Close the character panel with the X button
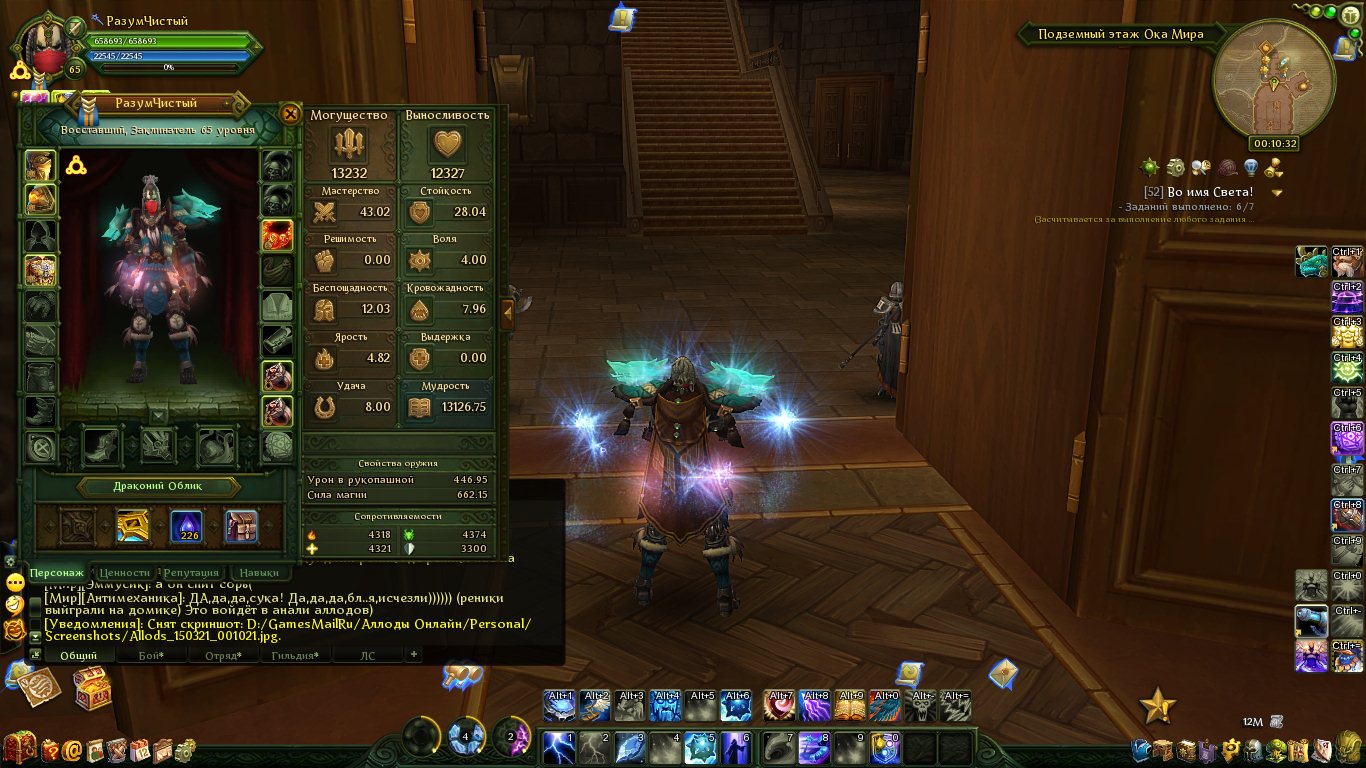 tap(290, 114)
